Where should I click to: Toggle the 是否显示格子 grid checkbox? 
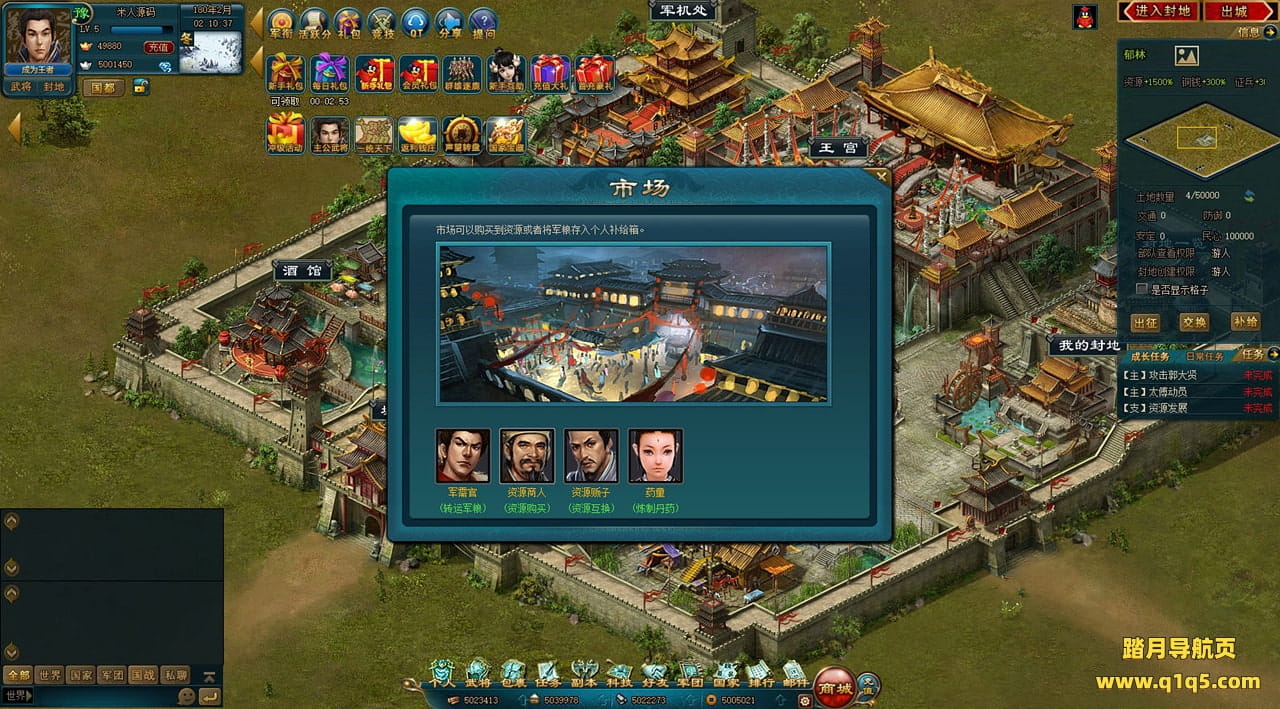coord(1142,289)
